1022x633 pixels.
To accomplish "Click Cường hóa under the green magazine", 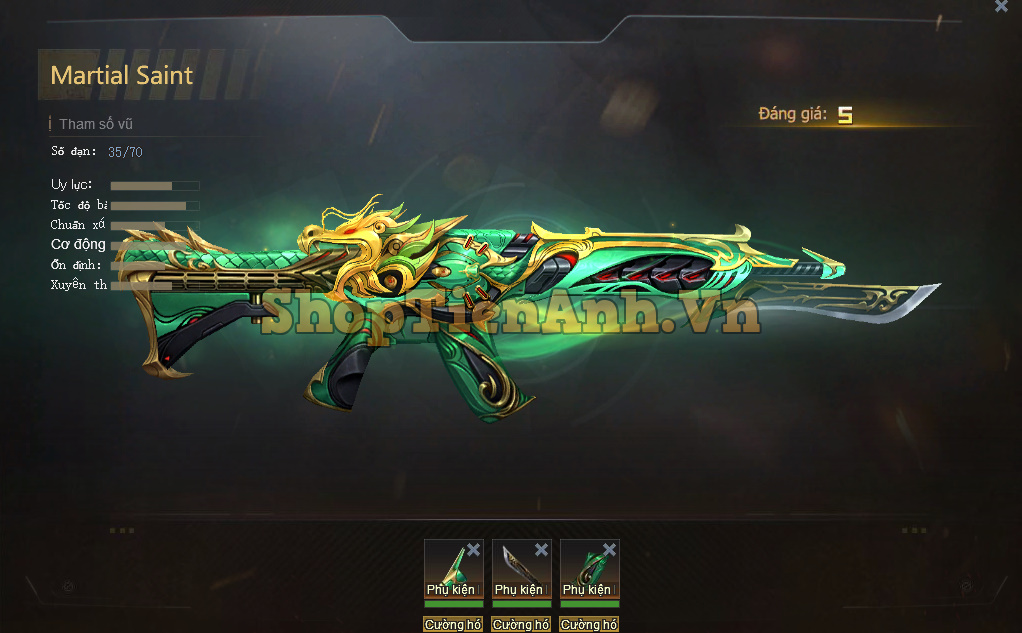I will click(589, 625).
